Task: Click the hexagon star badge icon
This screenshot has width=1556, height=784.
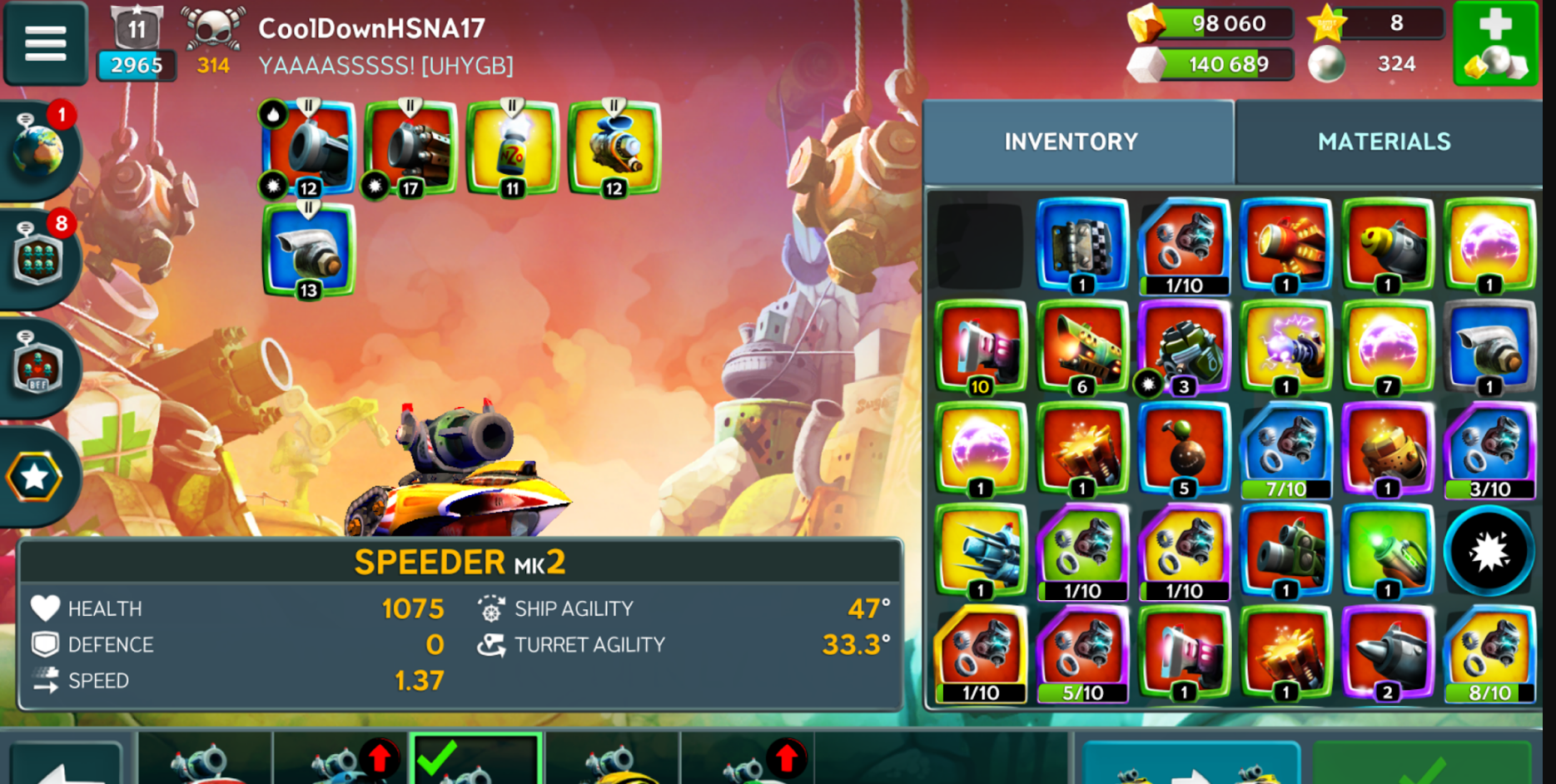Action: [35, 477]
